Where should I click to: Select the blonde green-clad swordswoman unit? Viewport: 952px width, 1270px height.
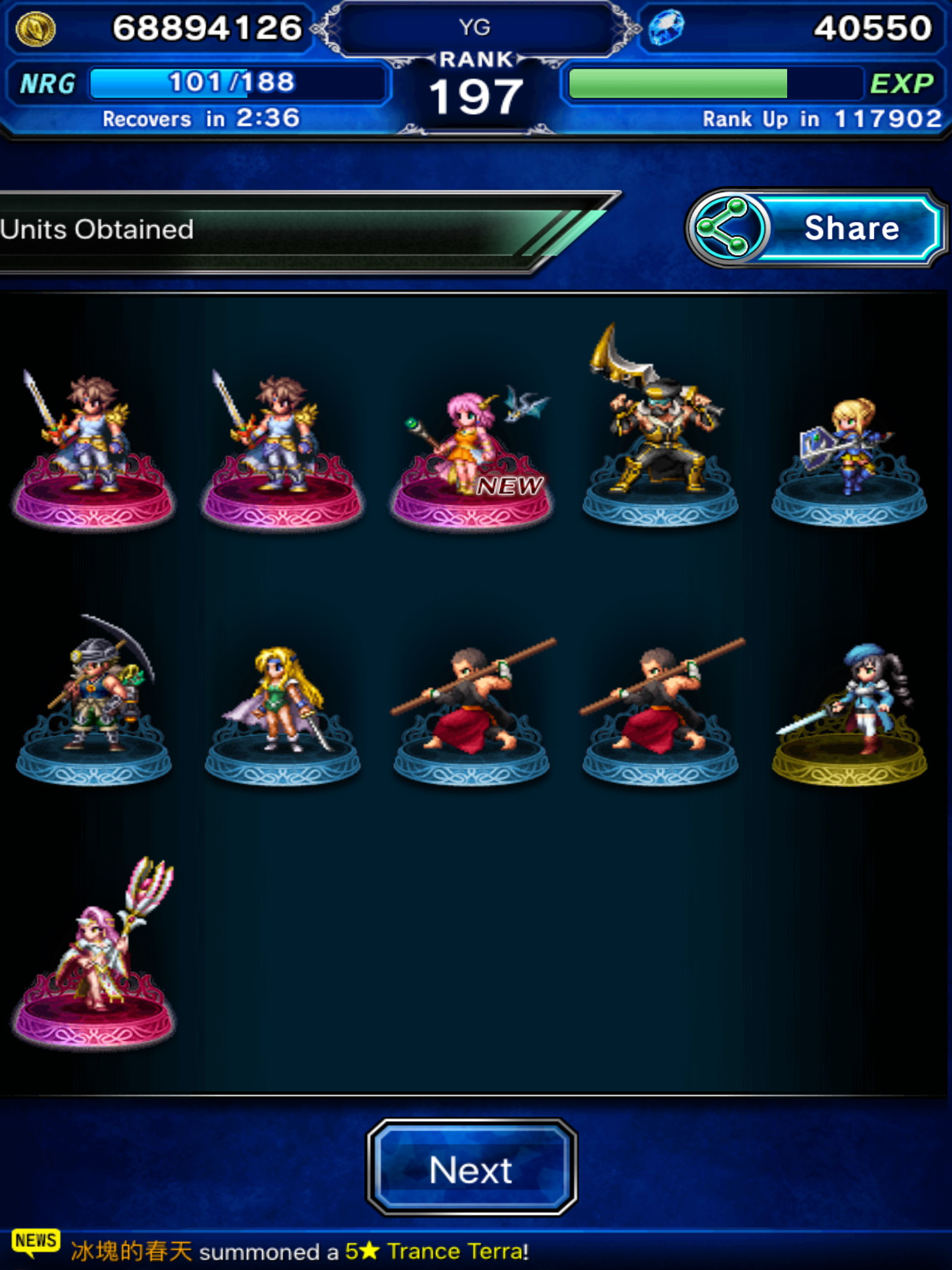[x=283, y=701]
